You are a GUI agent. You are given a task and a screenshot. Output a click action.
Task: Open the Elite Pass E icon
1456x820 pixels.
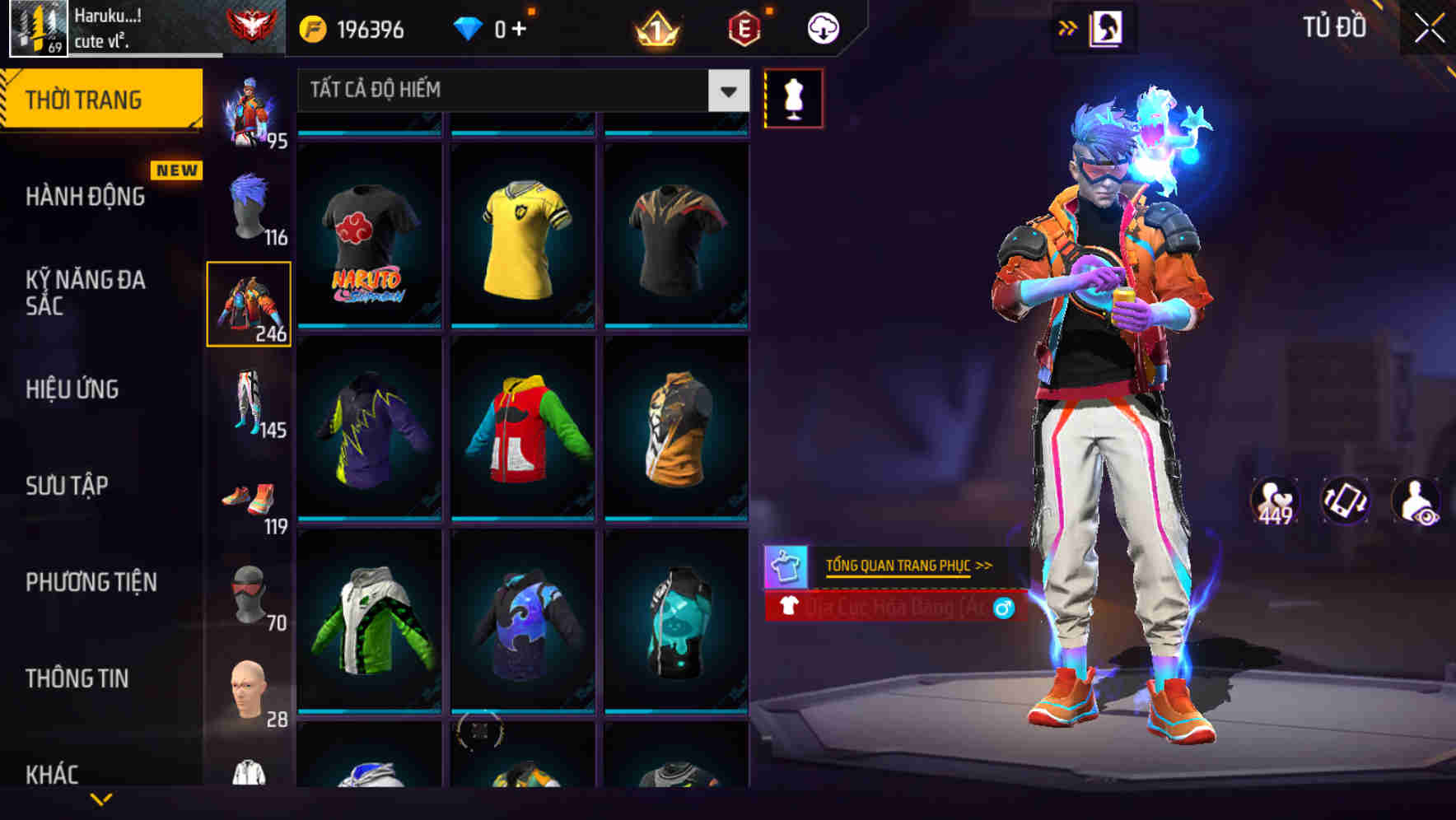pos(744,26)
